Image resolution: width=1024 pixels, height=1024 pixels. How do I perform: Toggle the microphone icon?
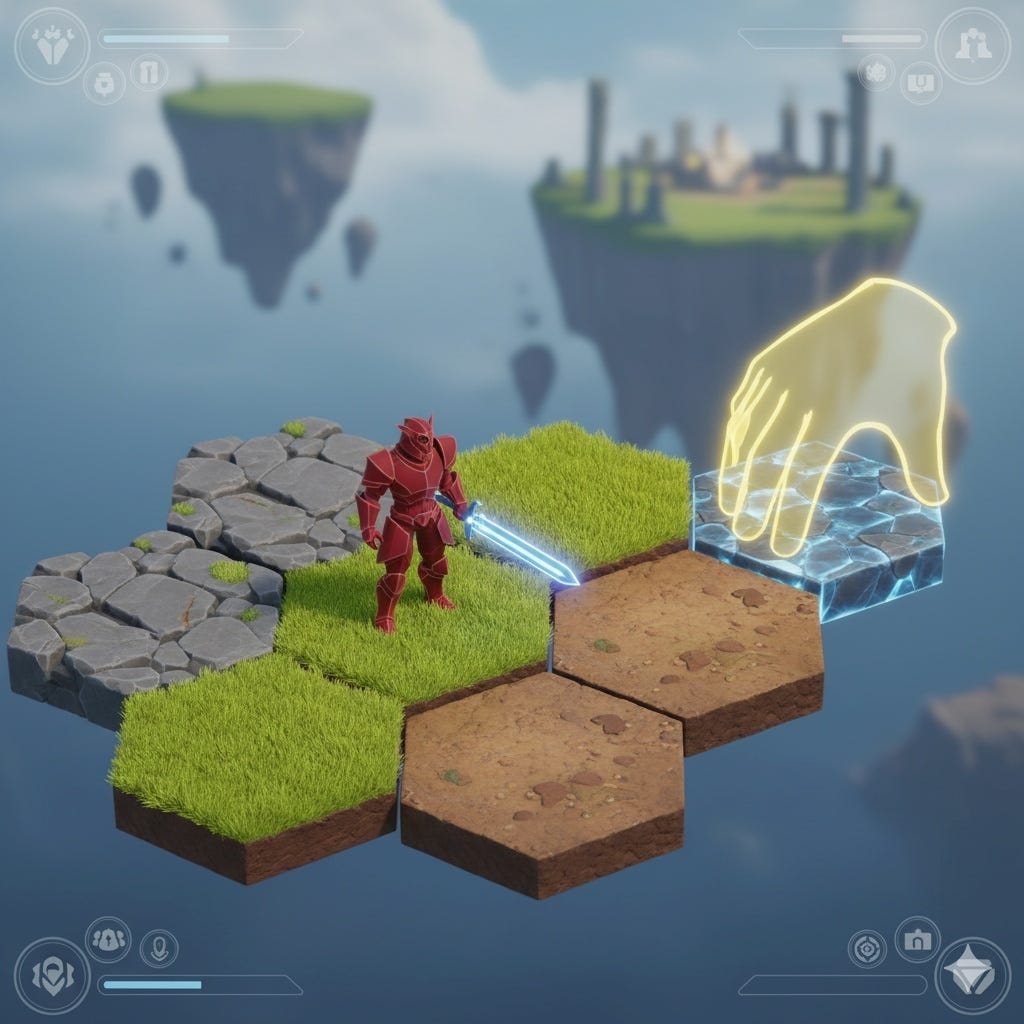[x=158, y=947]
